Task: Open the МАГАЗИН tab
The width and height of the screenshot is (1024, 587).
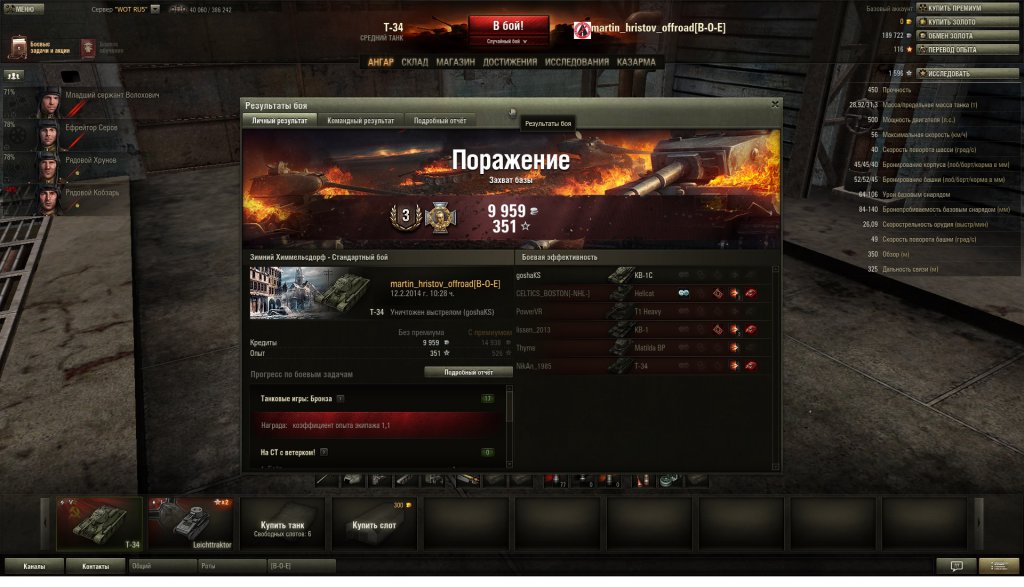Action: click(x=455, y=62)
